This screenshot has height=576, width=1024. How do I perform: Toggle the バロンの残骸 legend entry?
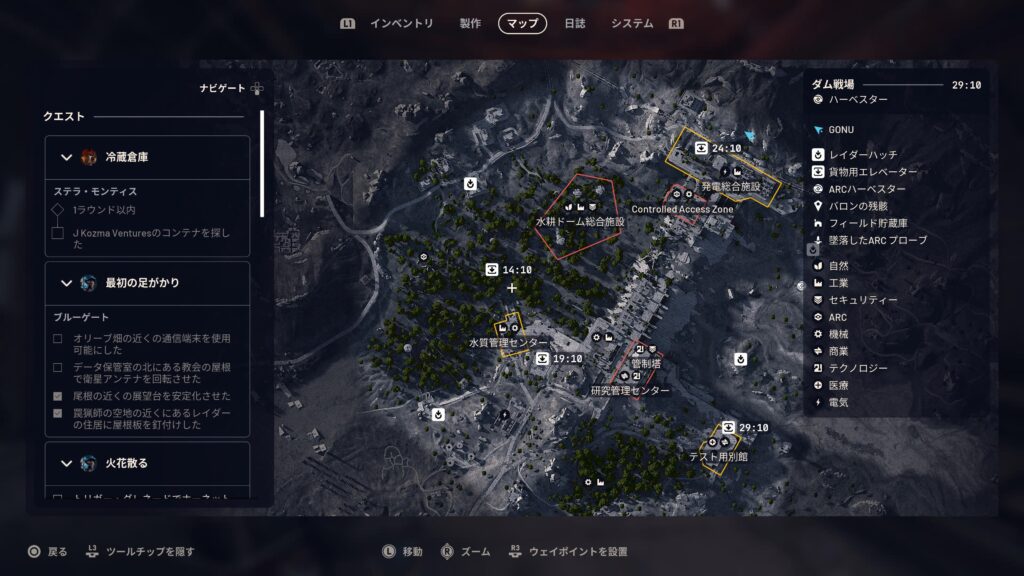(860, 206)
